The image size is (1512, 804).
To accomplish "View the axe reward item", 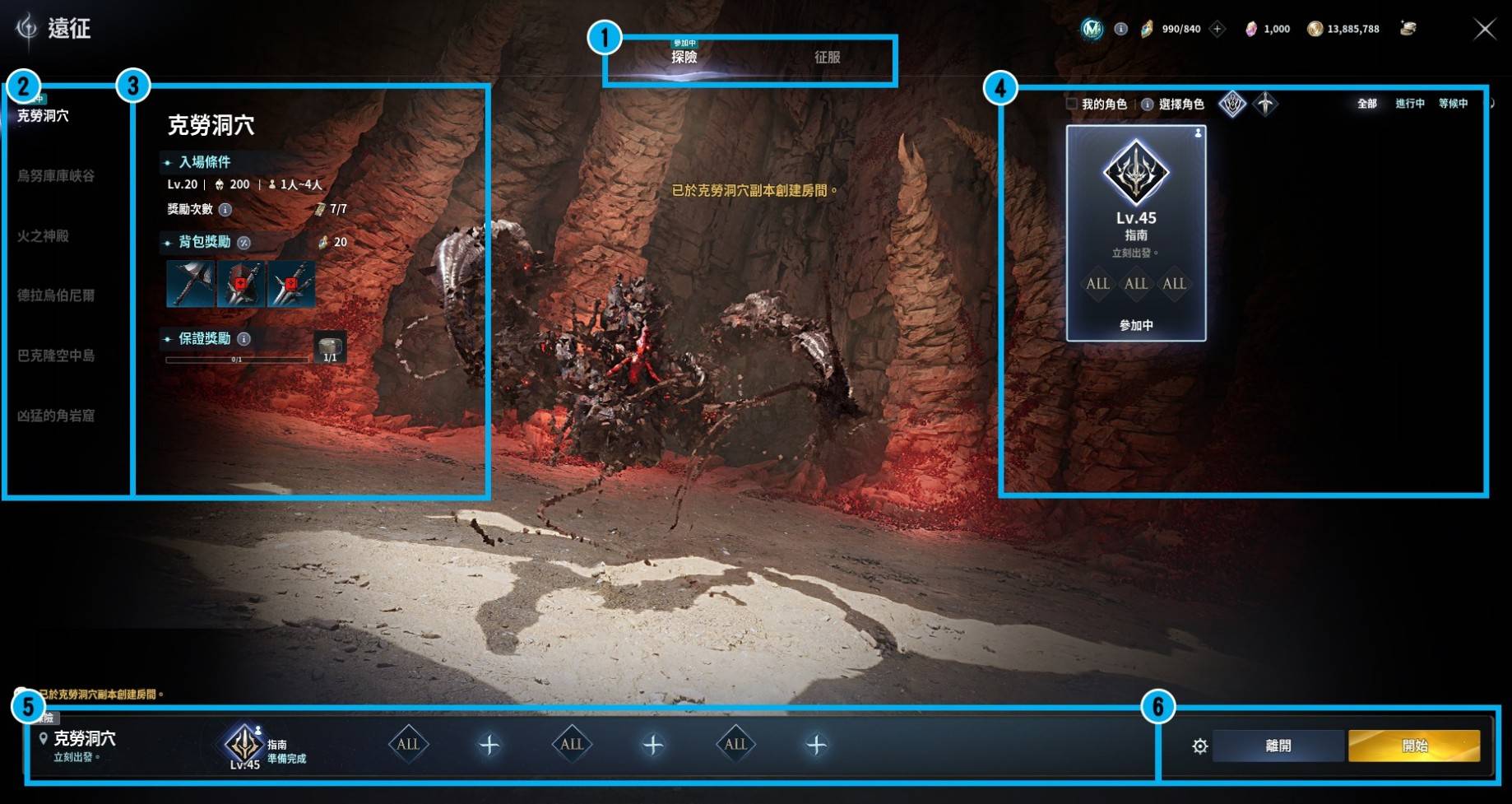I will 190,284.
